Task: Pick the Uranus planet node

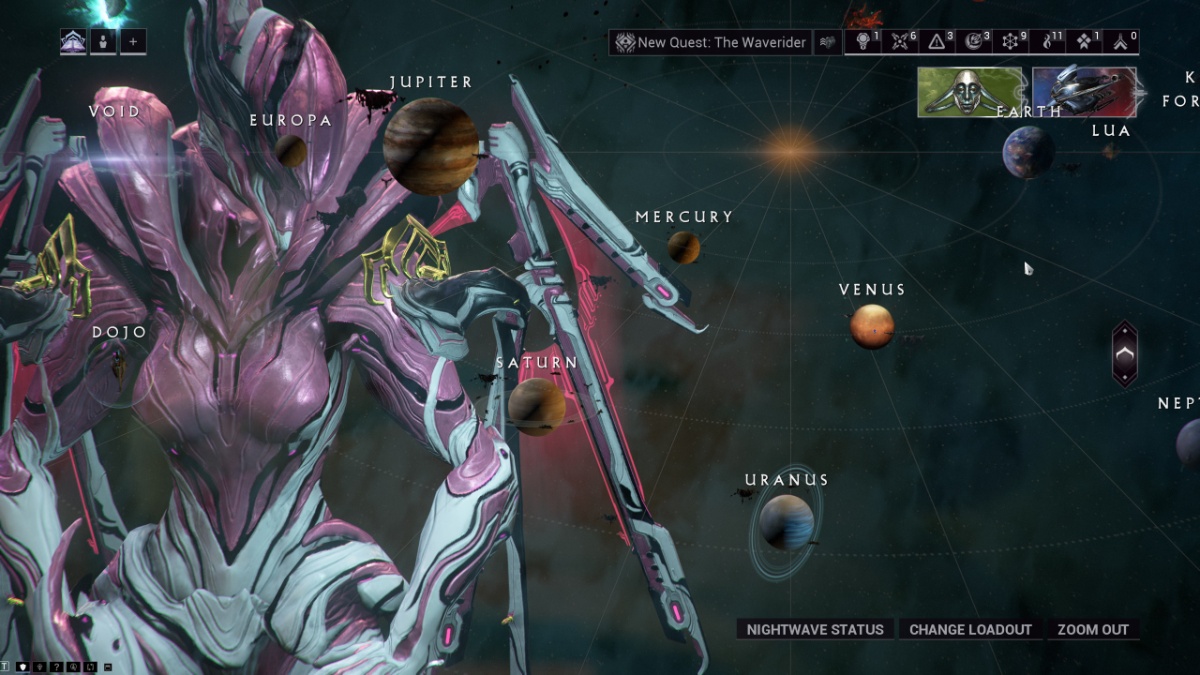Action: pos(786,521)
